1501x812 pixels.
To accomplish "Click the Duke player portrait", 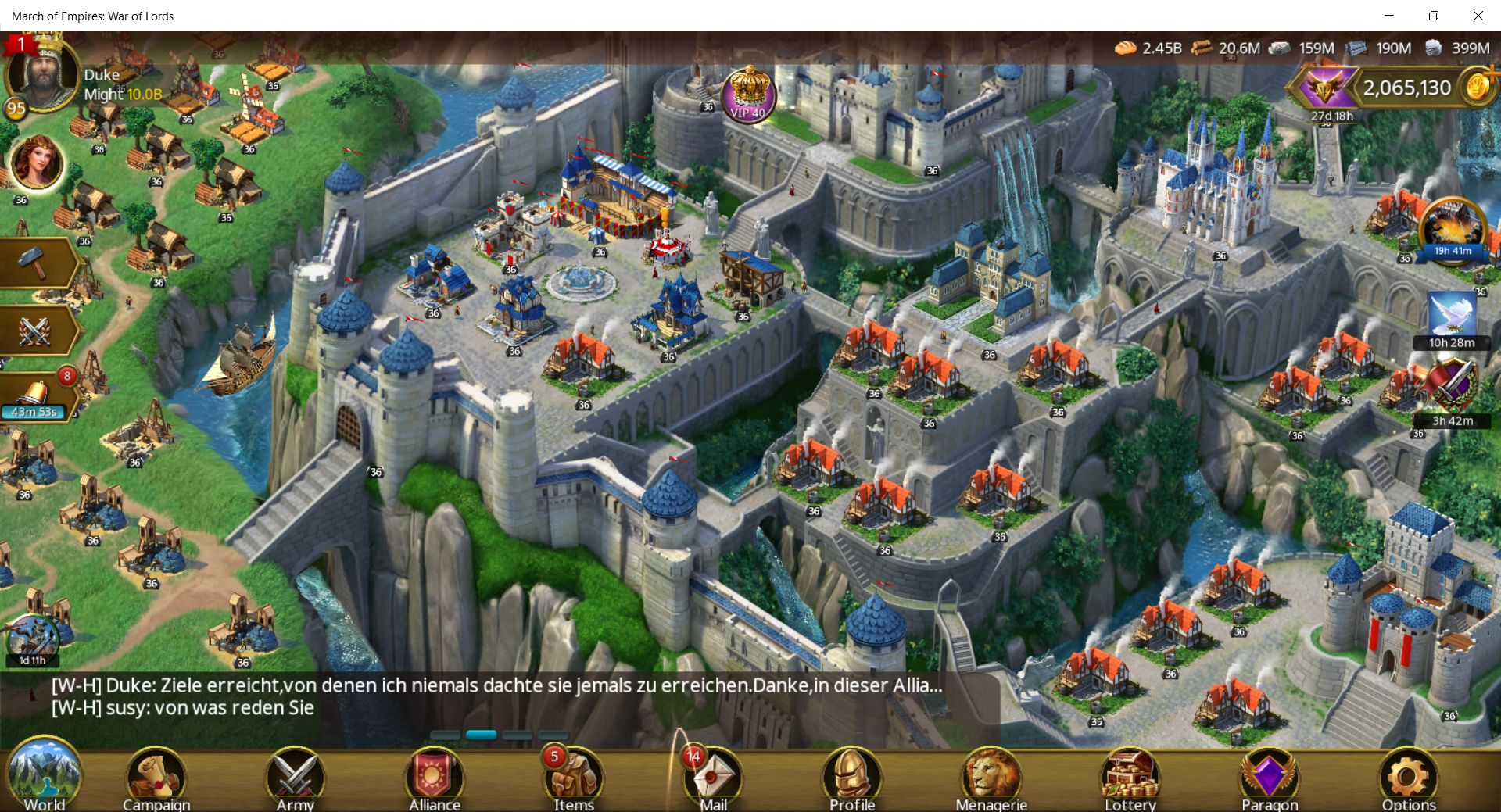I will [x=41, y=74].
